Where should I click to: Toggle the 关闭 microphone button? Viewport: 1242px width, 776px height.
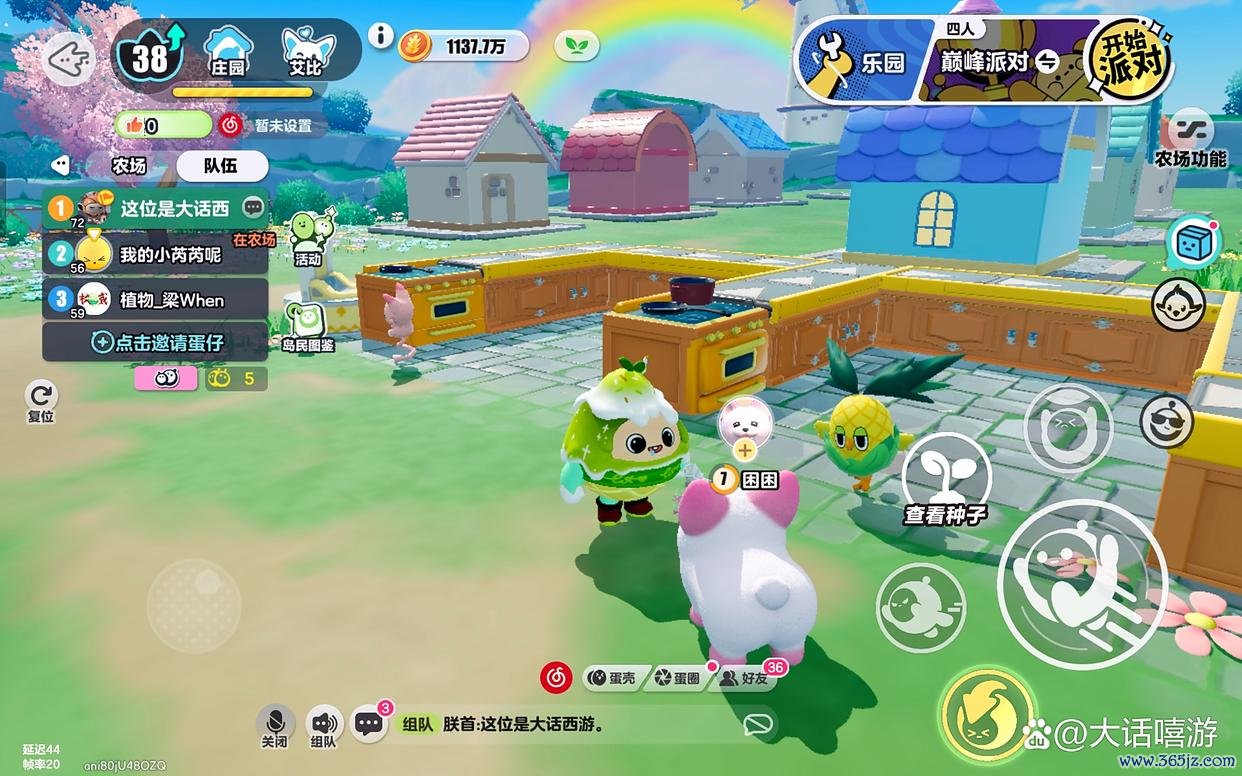pyautogui.click(x=275, y=726)
